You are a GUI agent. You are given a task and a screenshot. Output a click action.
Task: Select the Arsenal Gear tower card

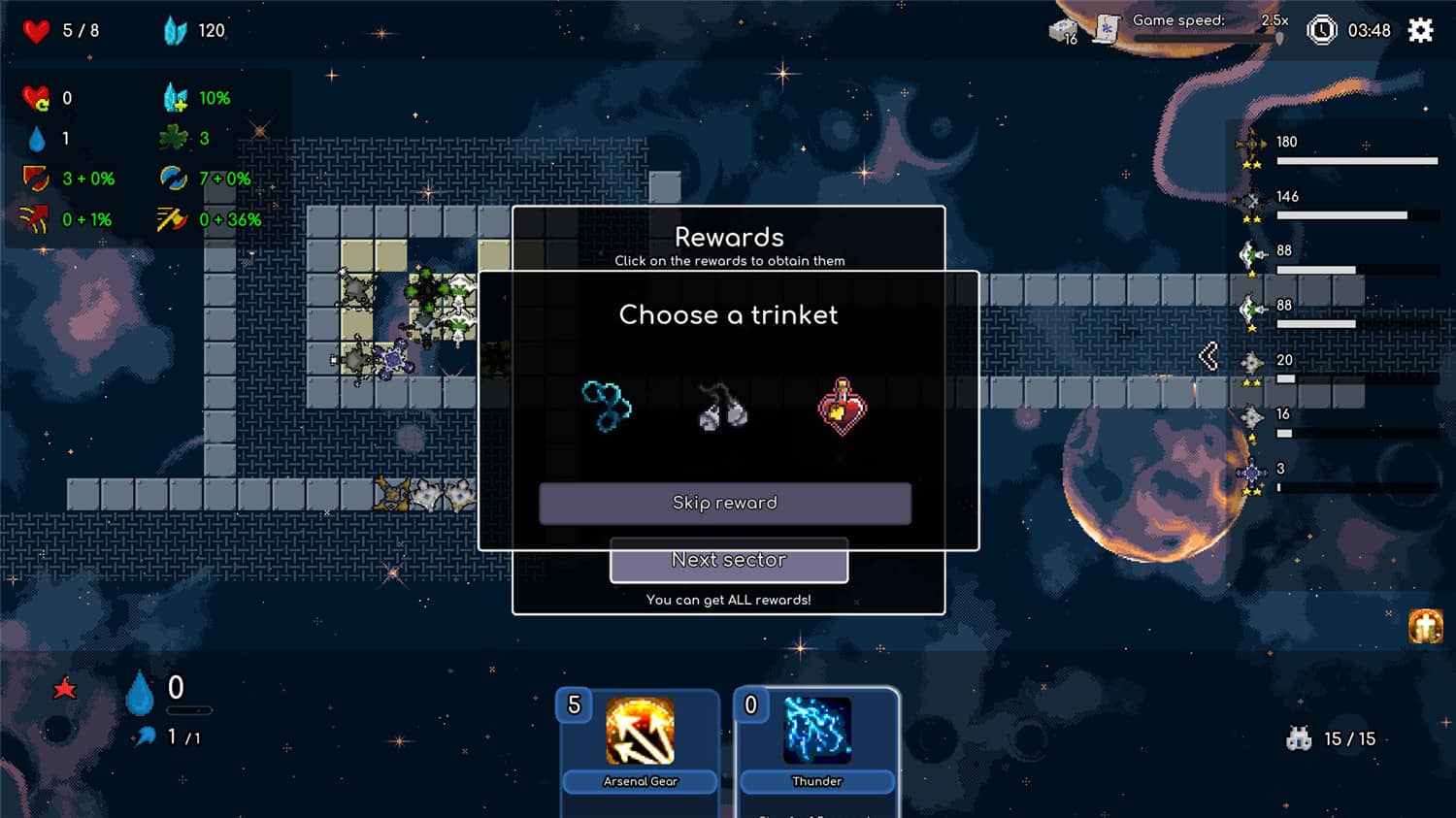click(640, 736)
